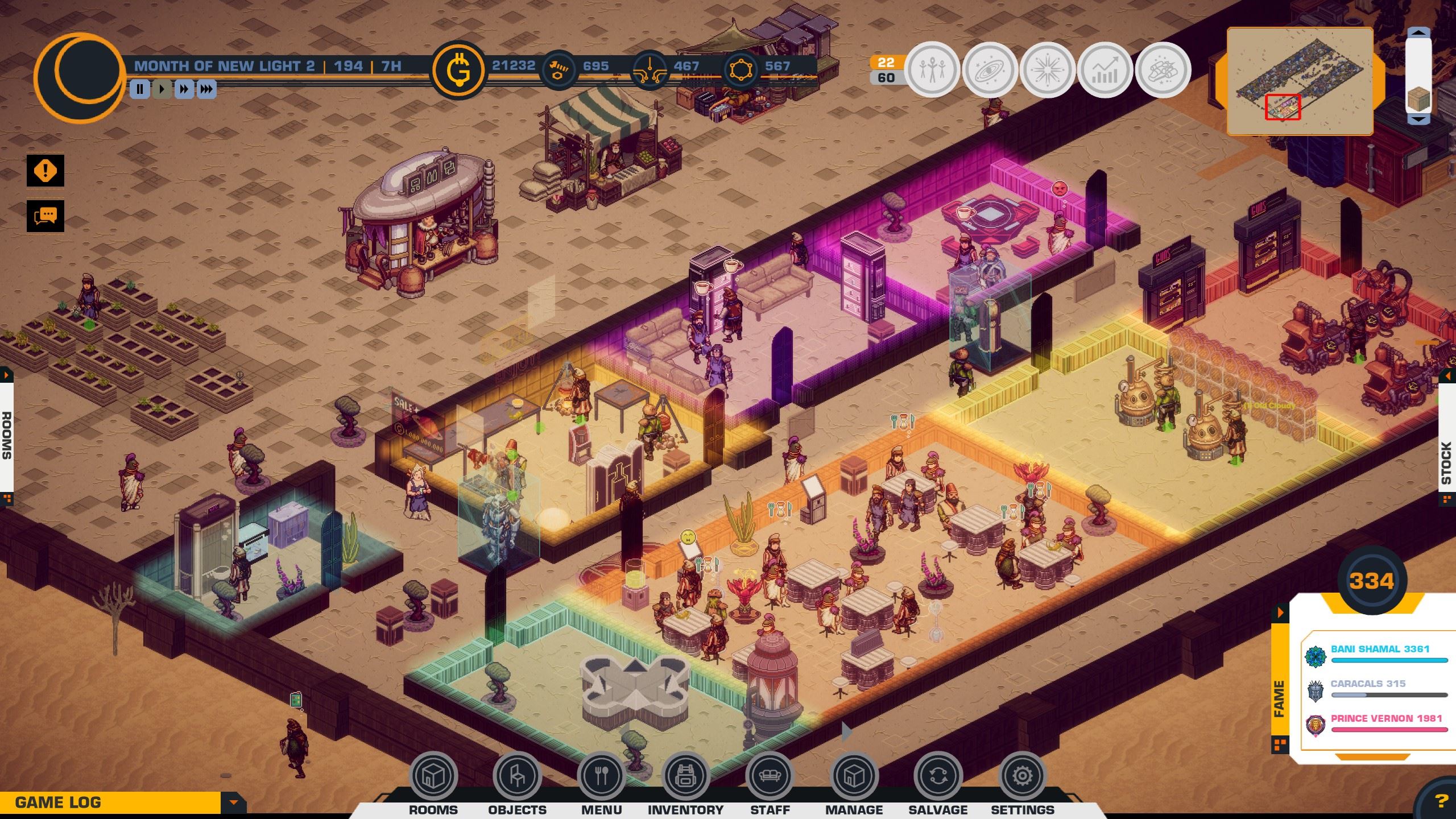This screenshot has width=1456, height=819.
Task: Pause the game time
Action: (140, 89)
